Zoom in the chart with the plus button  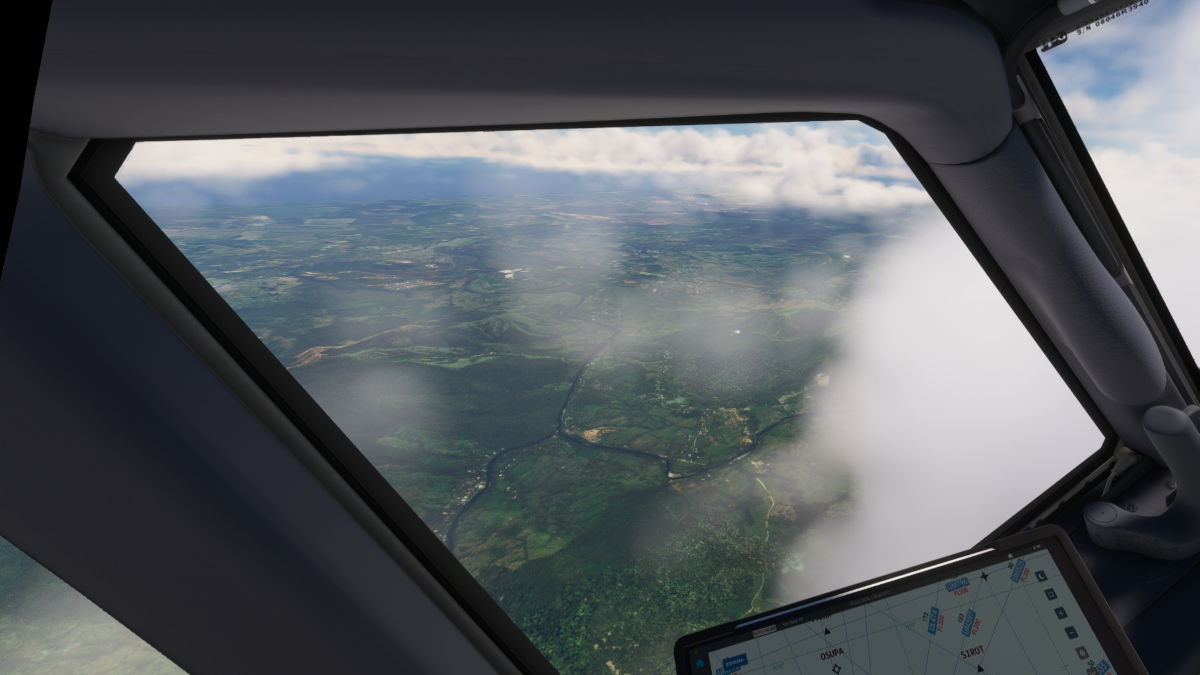(1061, 613)
